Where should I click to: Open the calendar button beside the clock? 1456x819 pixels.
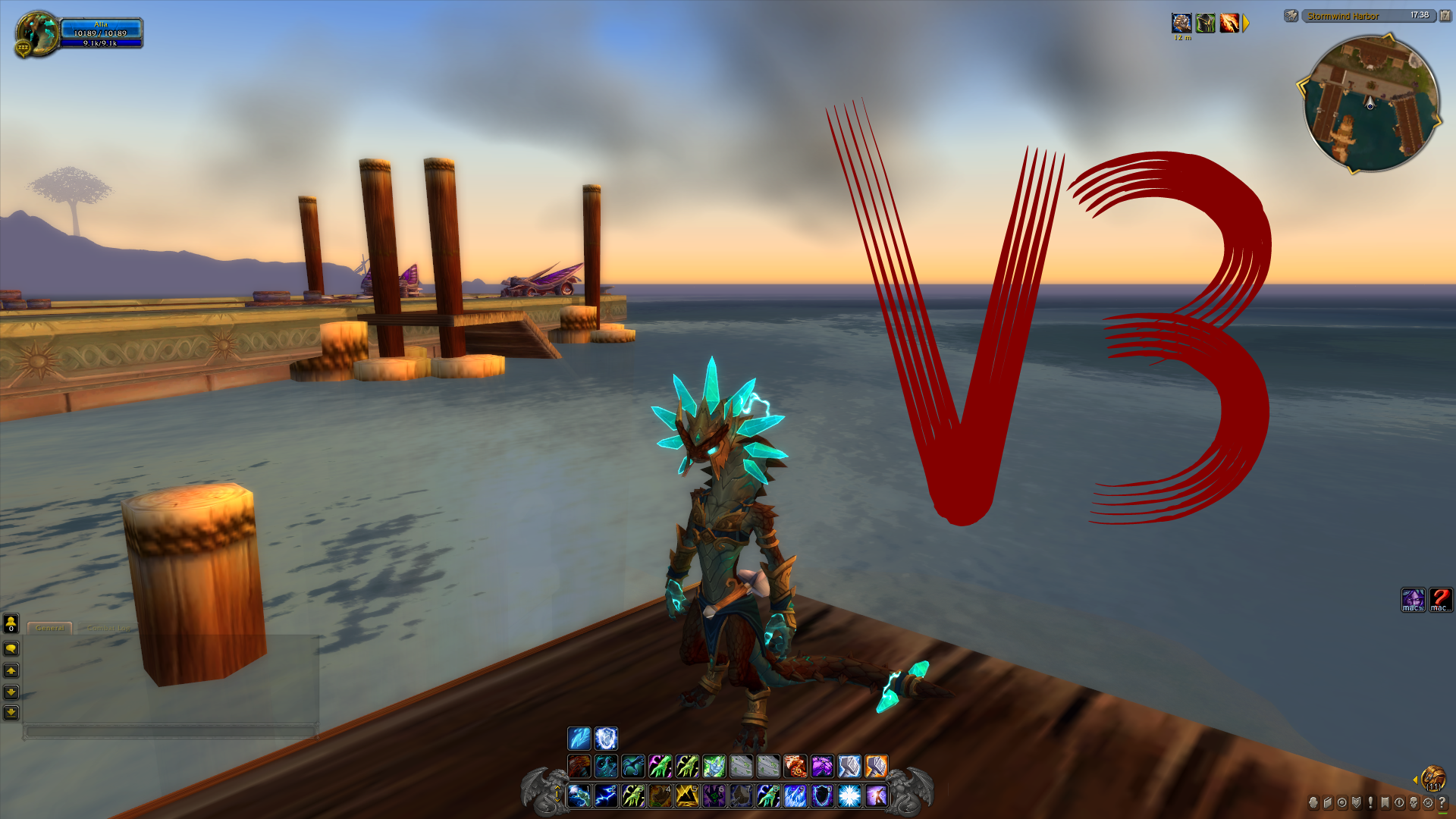pyautogui.click(x=1445, y=16)
